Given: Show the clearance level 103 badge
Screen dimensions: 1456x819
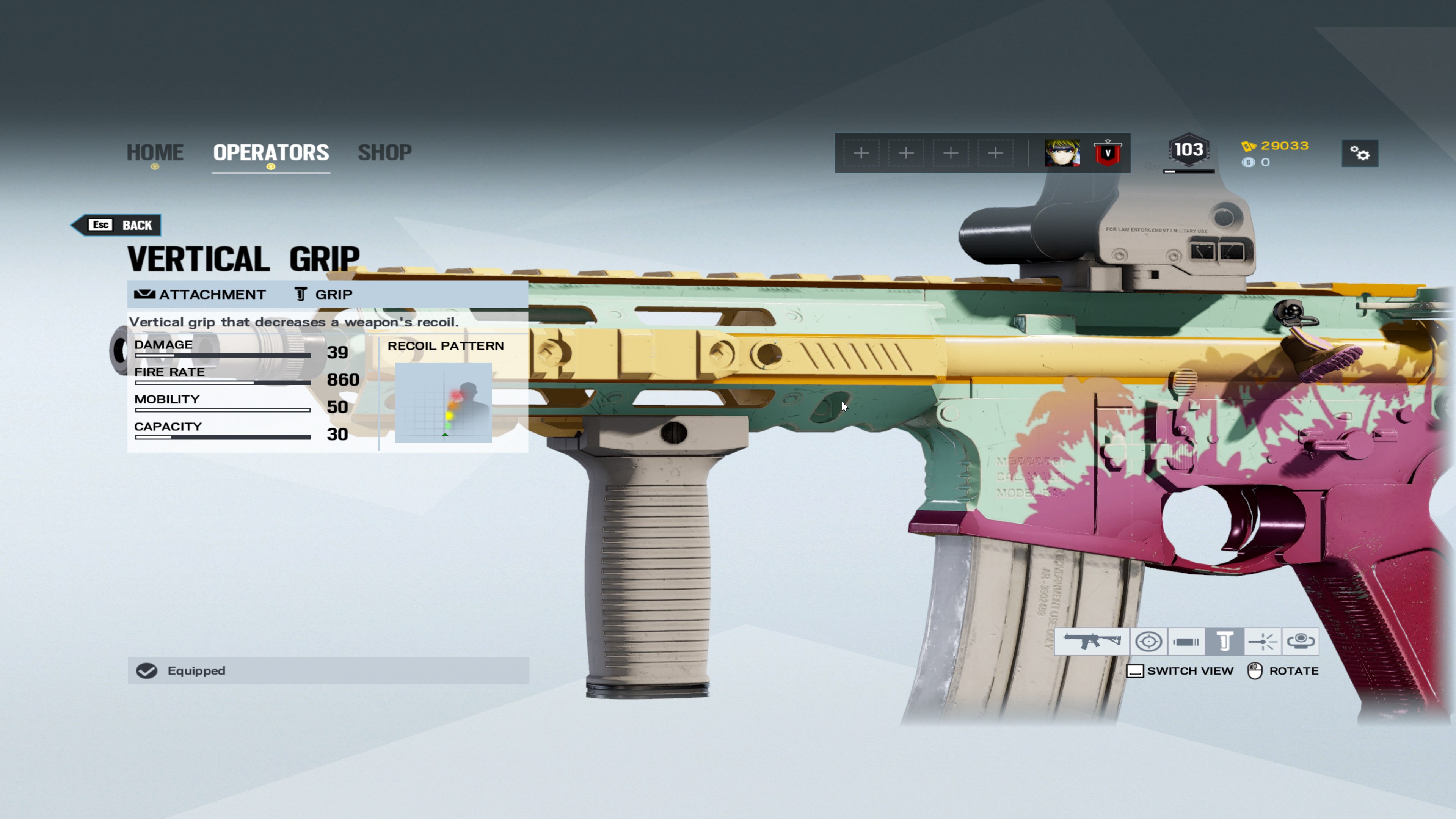Looking at the screenshot, I should (1189, 151).
